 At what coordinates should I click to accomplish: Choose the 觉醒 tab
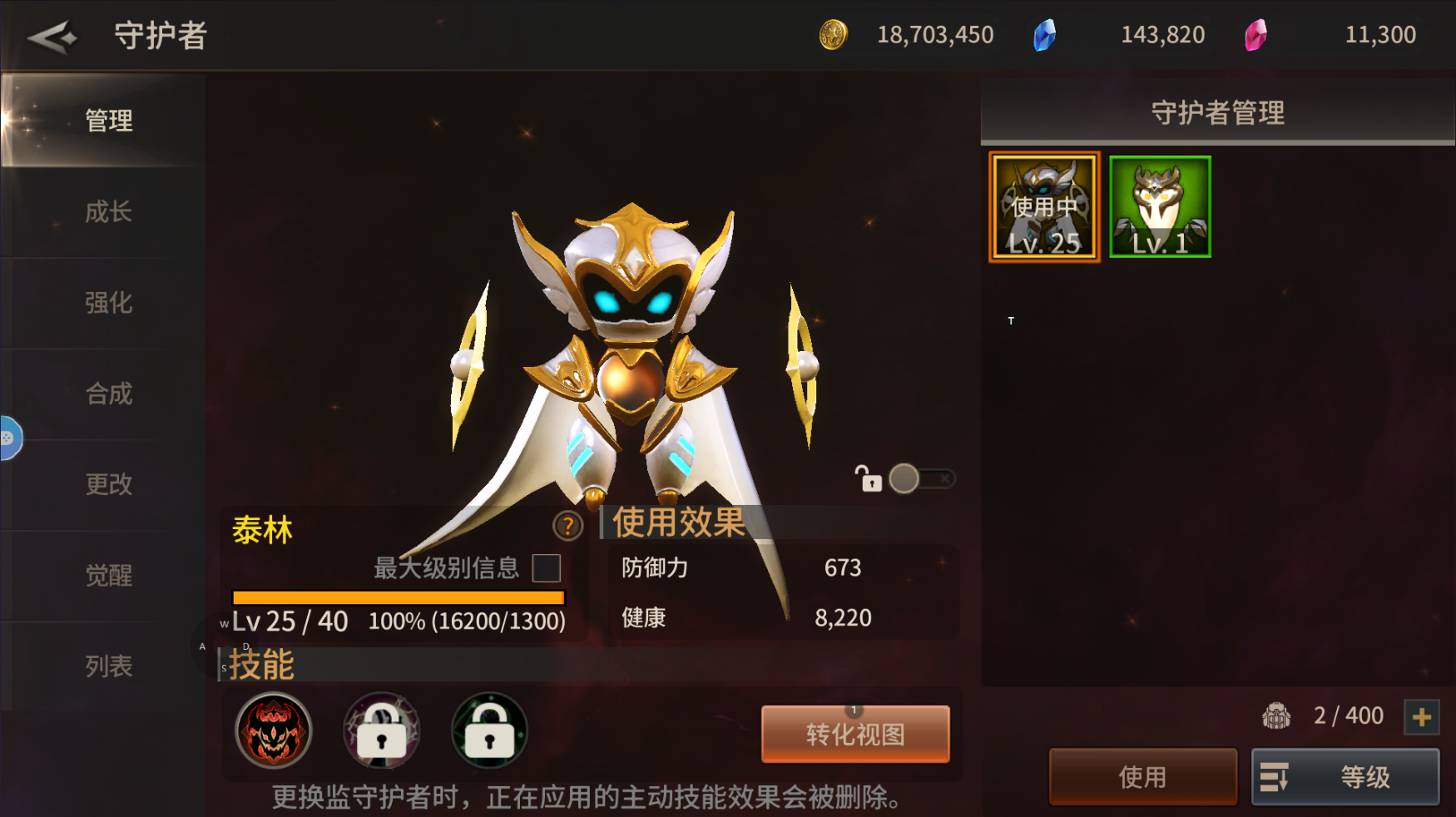coord(108,575)
